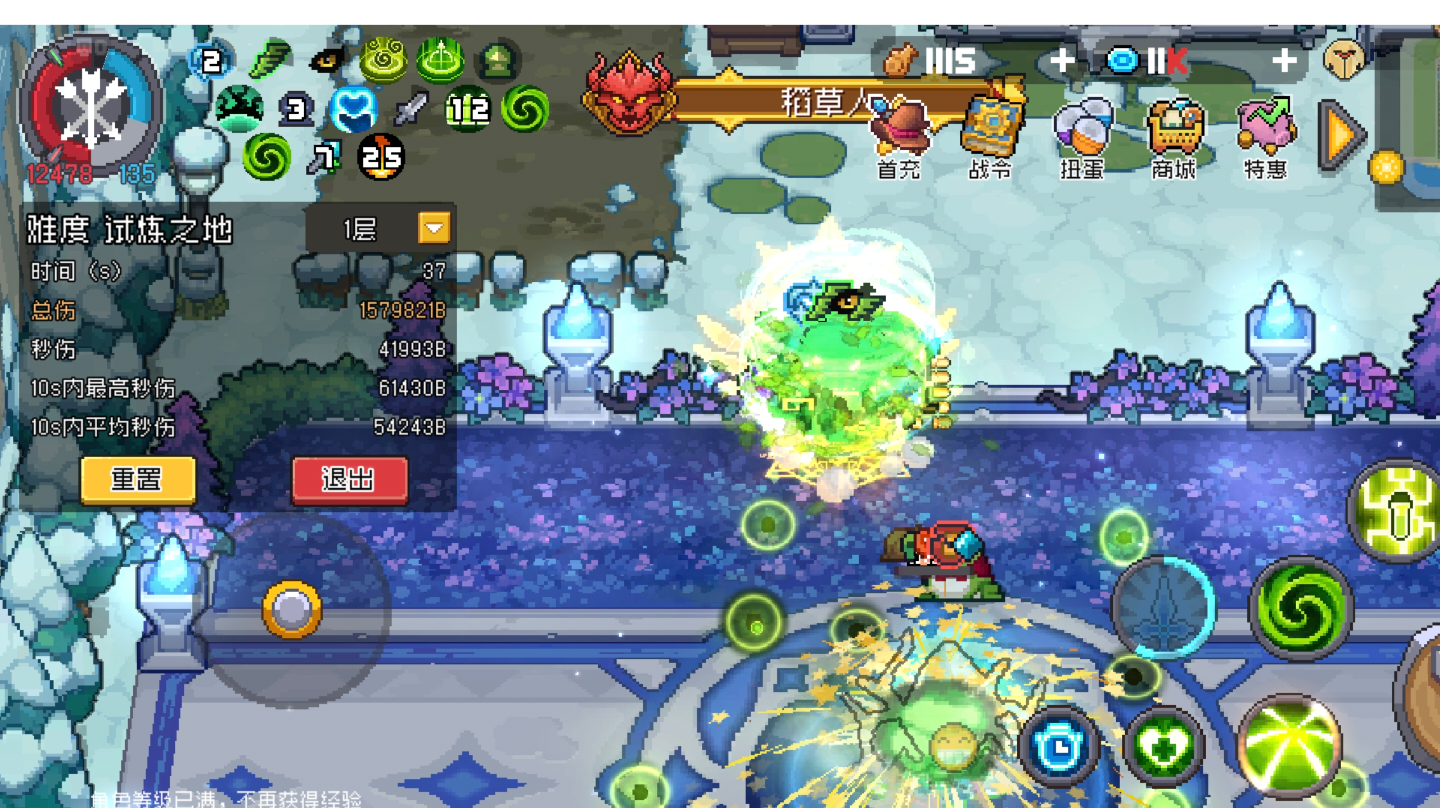Expand the orange arrow side panel
The height and width of the screenshot is (808, 1440).
[1340, 133]
